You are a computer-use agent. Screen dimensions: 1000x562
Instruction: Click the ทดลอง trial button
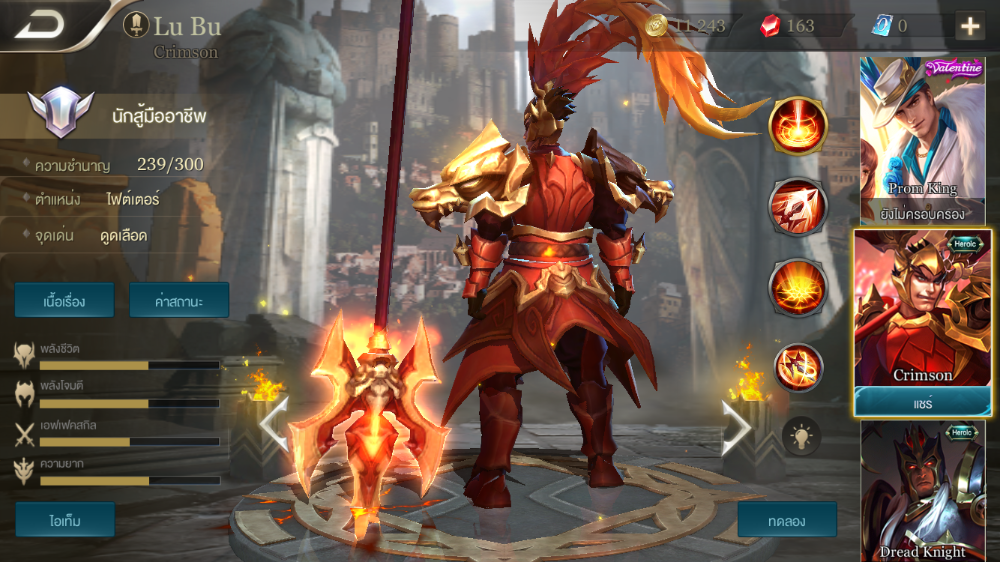(x=787, y=520)
